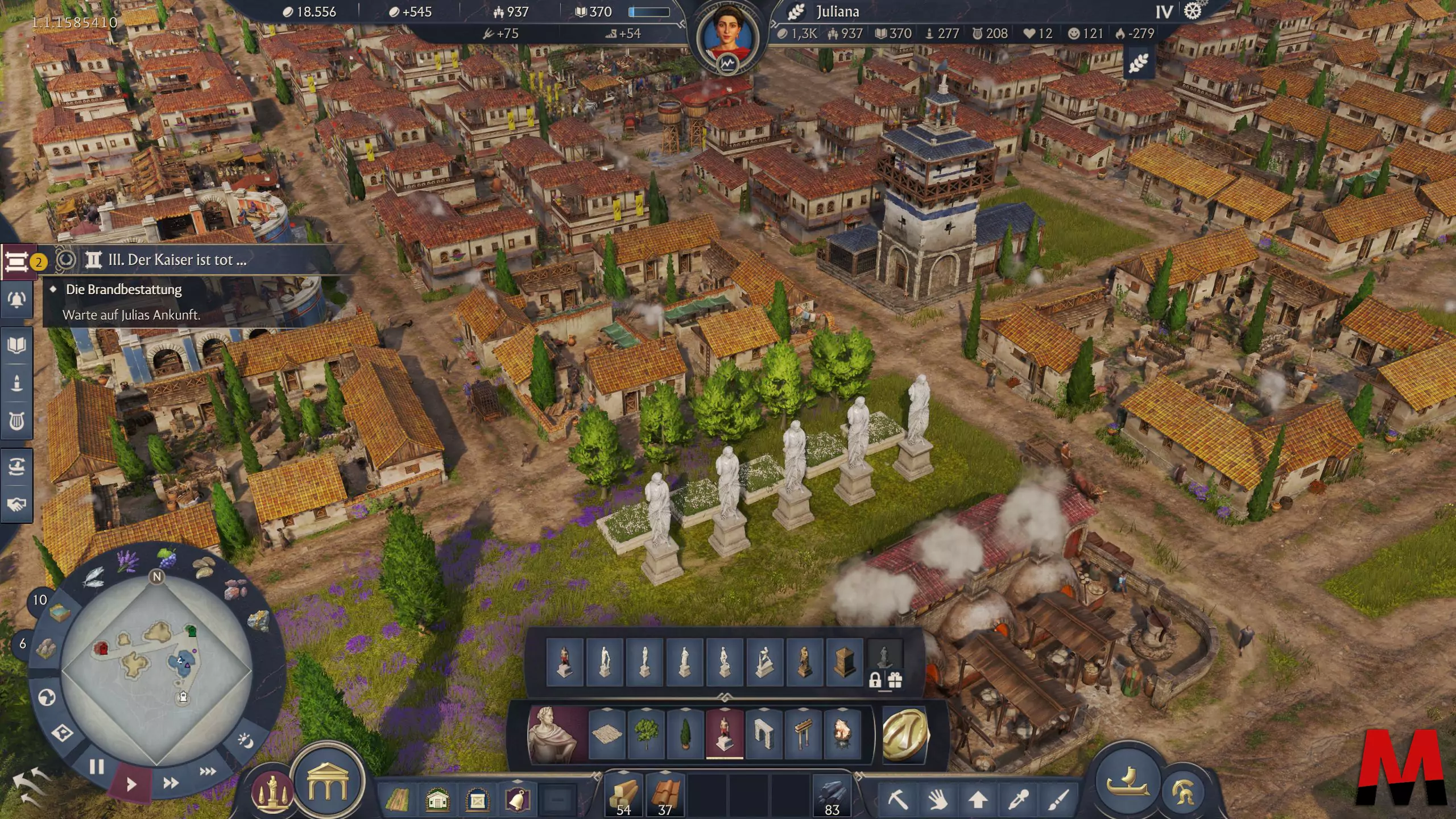The width and height of the screenshot is (1456, 819).
Task: Select the stone arch ornament
Action: [x=763, y=734]
